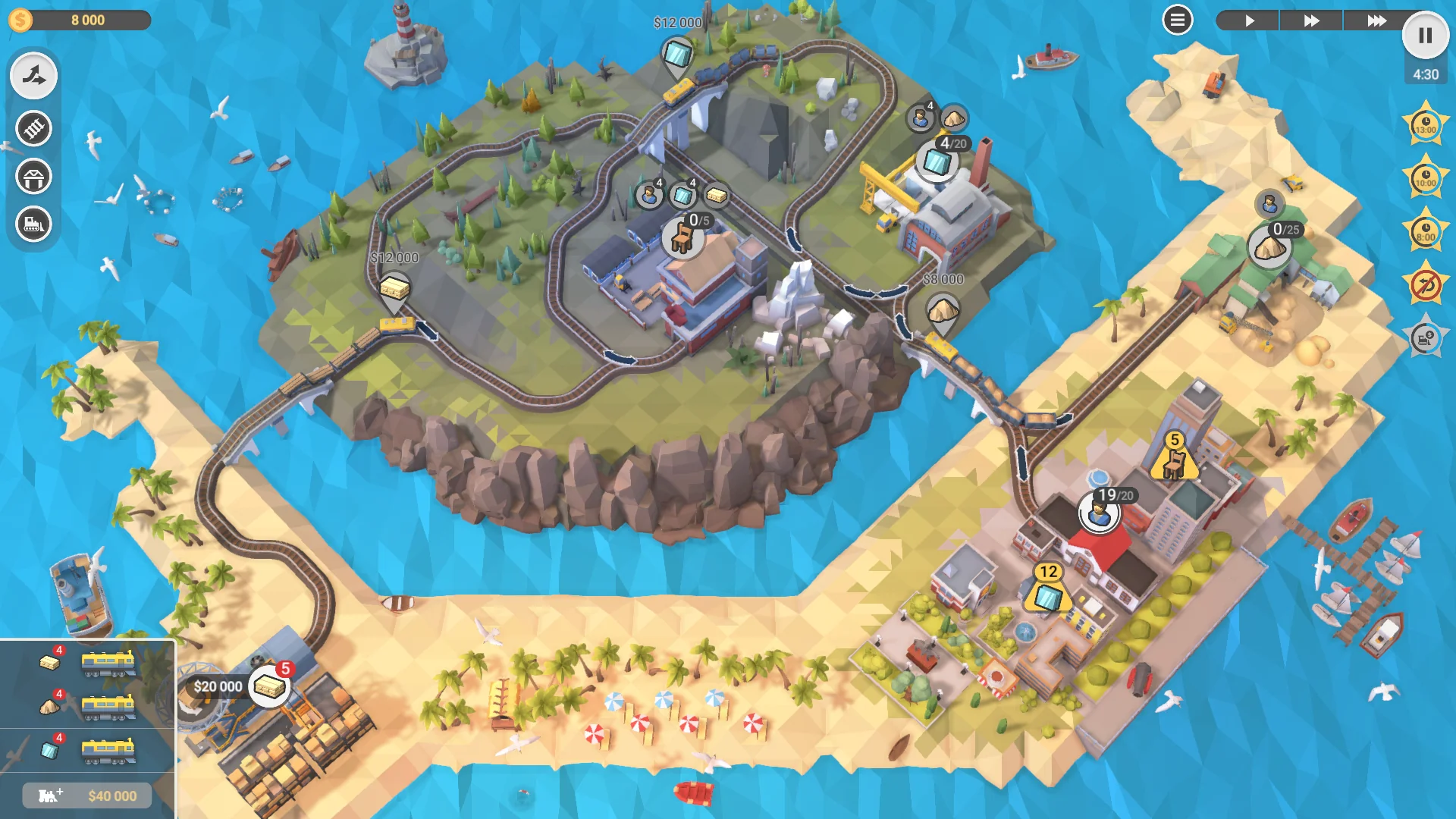The width and height of the screenshot is (1456, 819).
Task: Enable double-arrow fast forward speed
Action: click(x=1311, y=21)
